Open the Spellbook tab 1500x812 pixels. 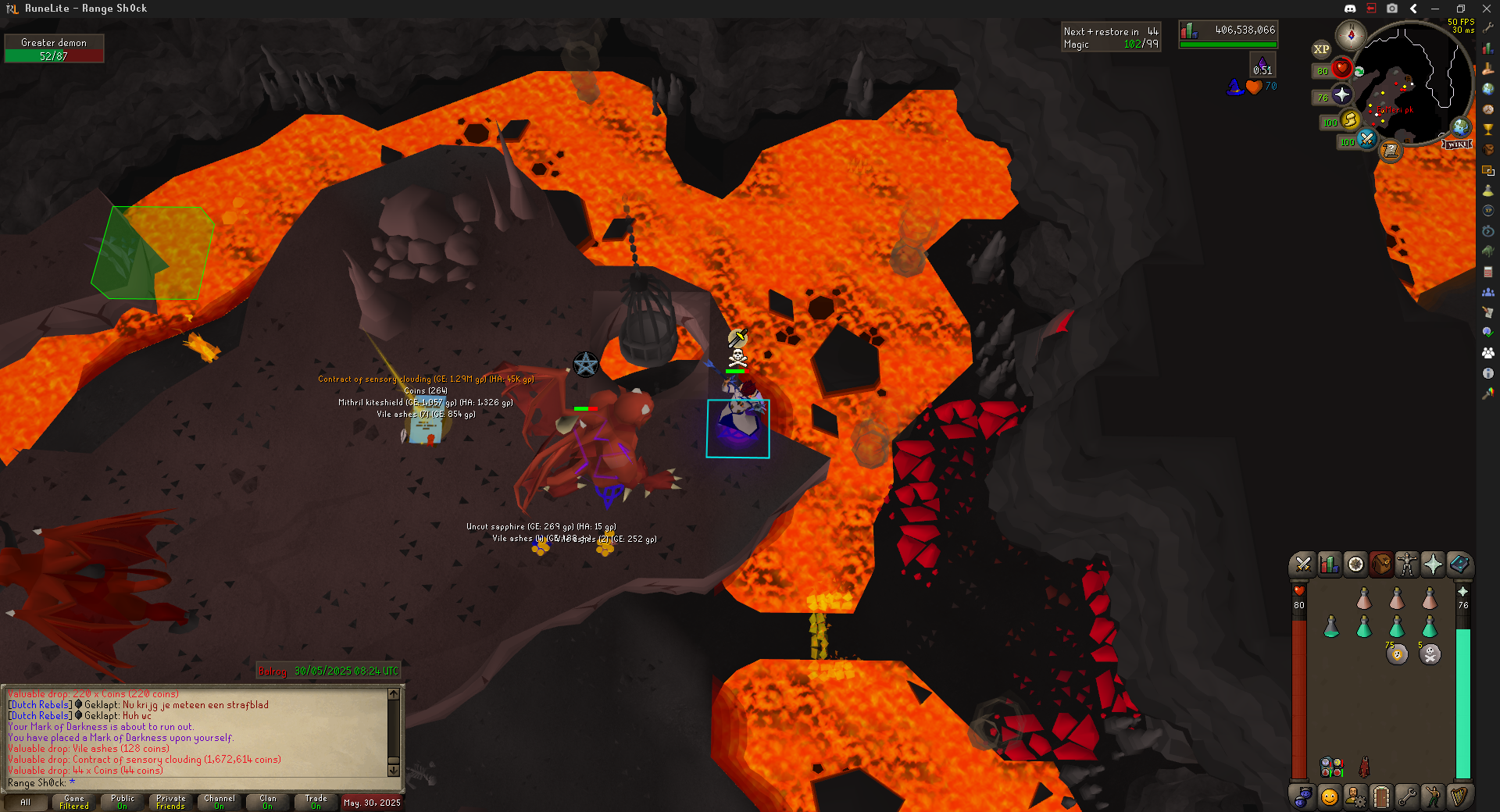tap(1459, 564)
